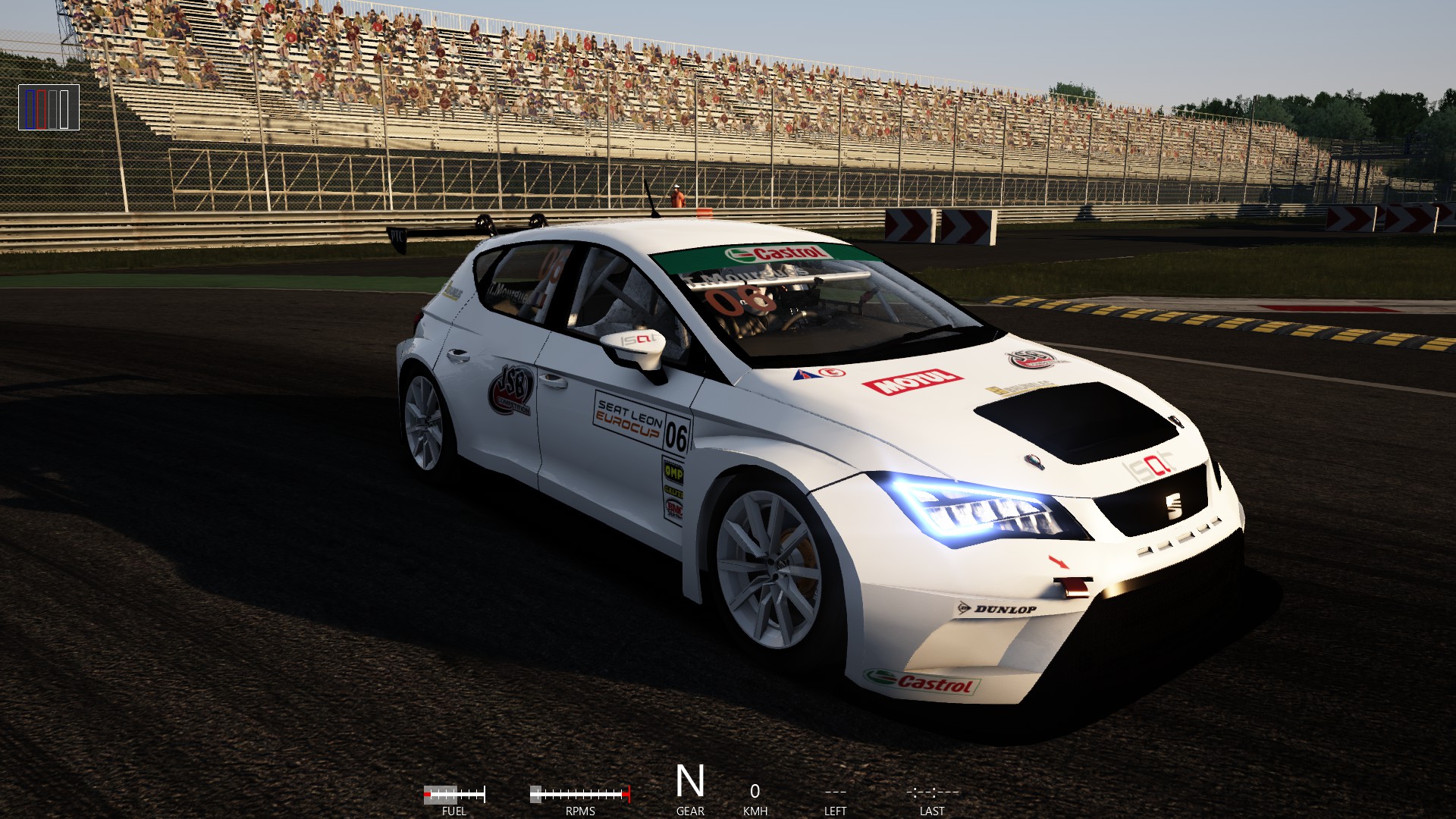Screen dimensions: 1456x819
Task: Select the pedal input bars widget
Action: click(49, 108)
